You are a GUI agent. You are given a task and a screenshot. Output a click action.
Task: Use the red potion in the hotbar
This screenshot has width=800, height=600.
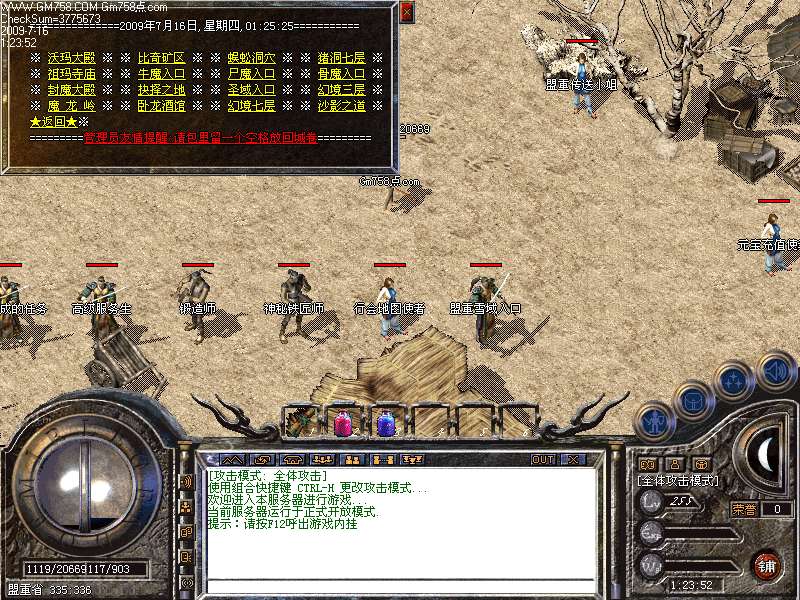[x=342, y=423]
